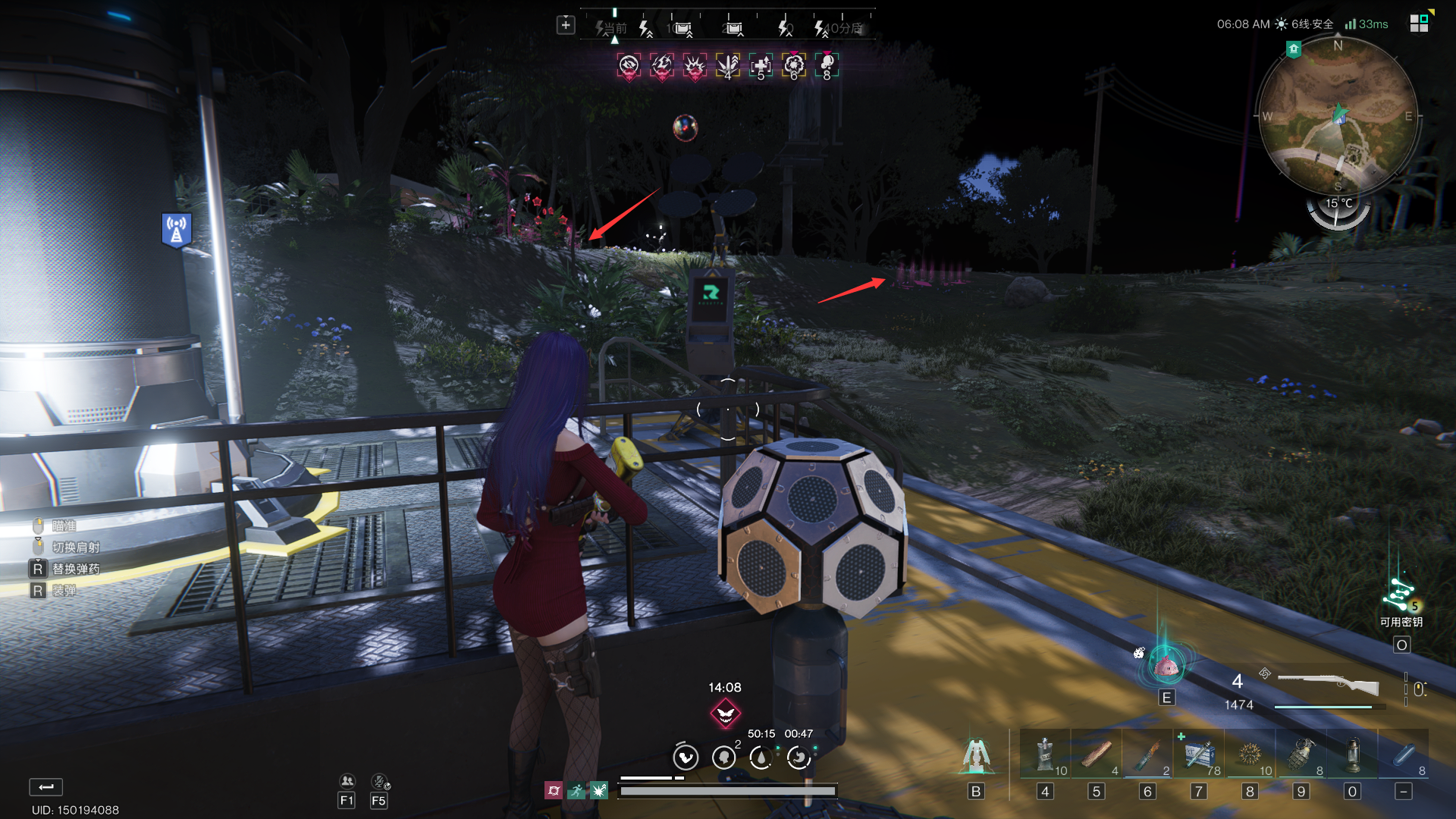
Task: Click the water drop thirst icon
Action: click(761, 757)
